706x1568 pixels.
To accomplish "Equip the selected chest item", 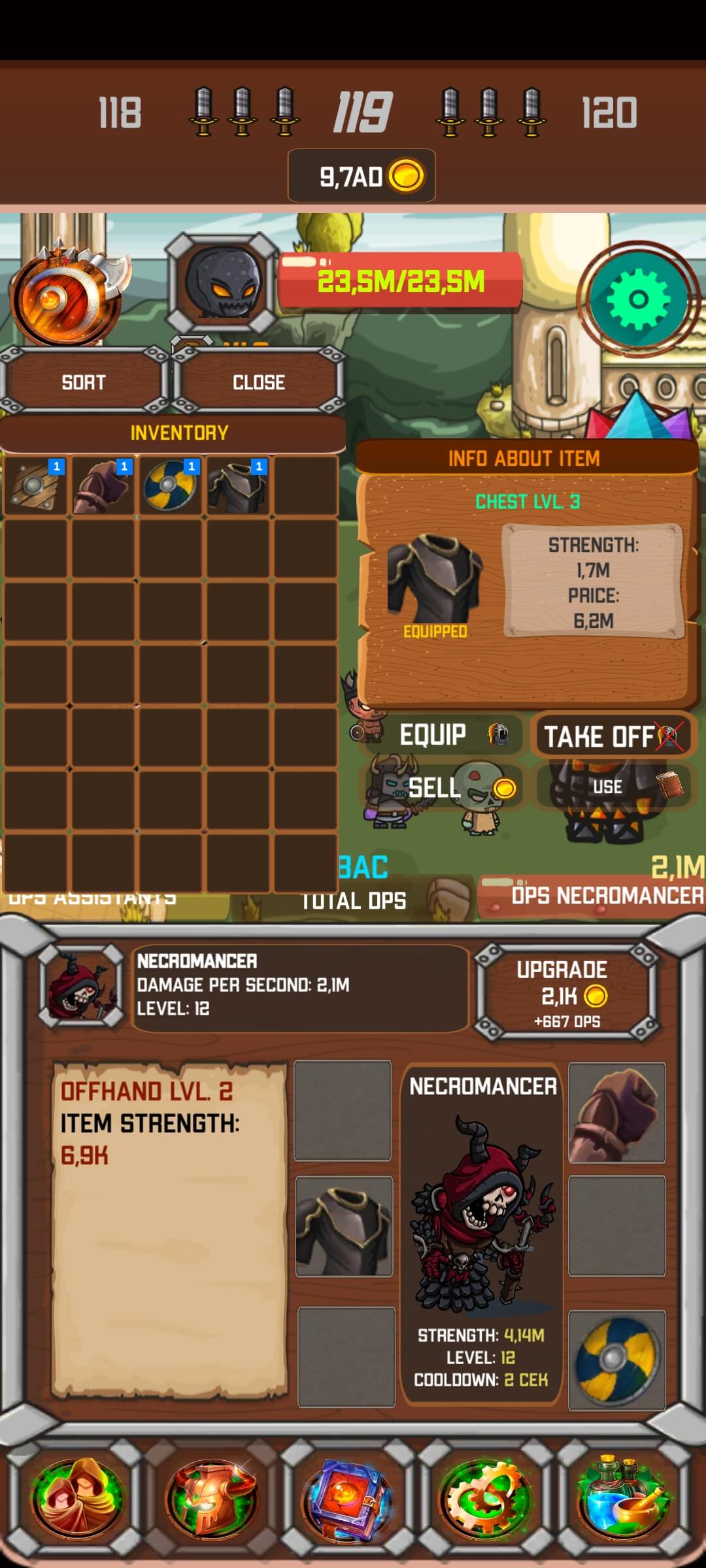I will pyautogui.click(x=442, y=736).
